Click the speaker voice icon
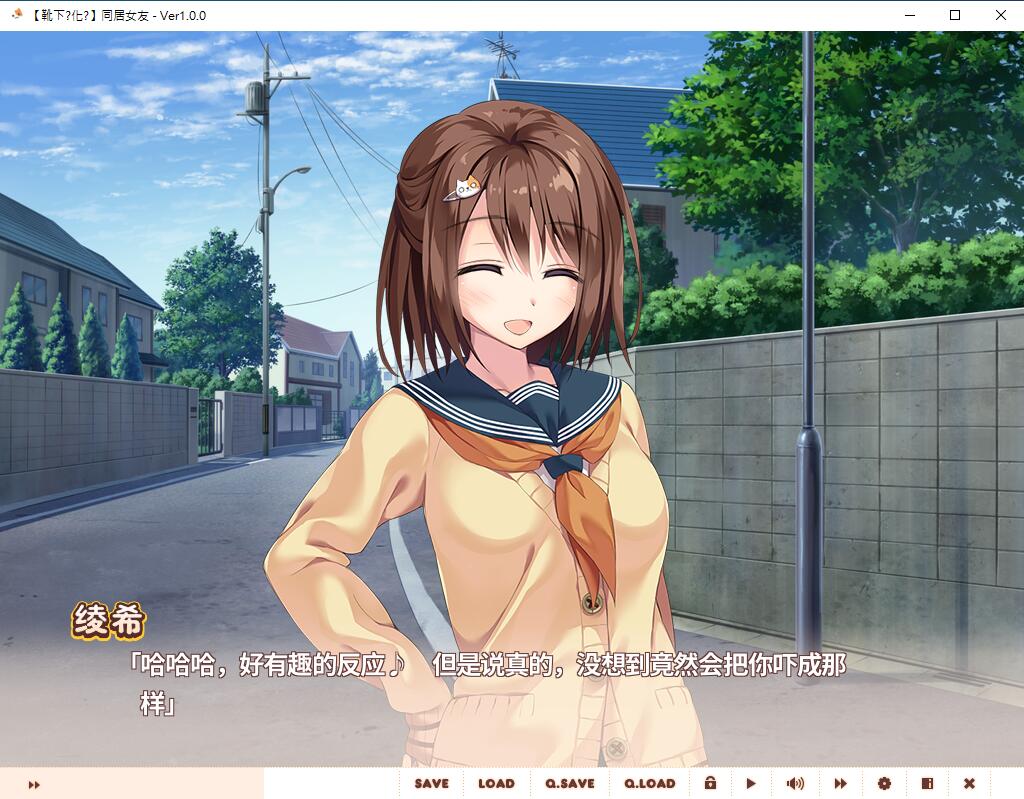1024x799 pixels. coord(795,784)
